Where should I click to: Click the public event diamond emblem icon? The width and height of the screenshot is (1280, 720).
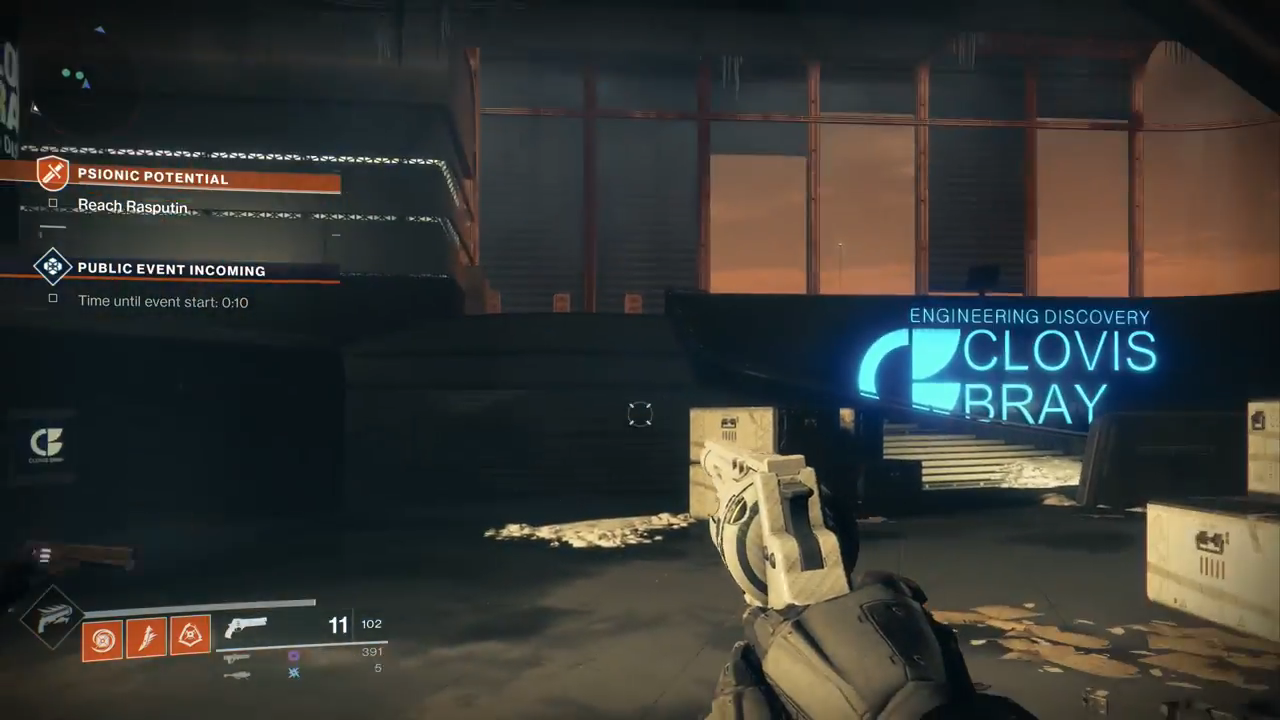[x=52, y=266]
